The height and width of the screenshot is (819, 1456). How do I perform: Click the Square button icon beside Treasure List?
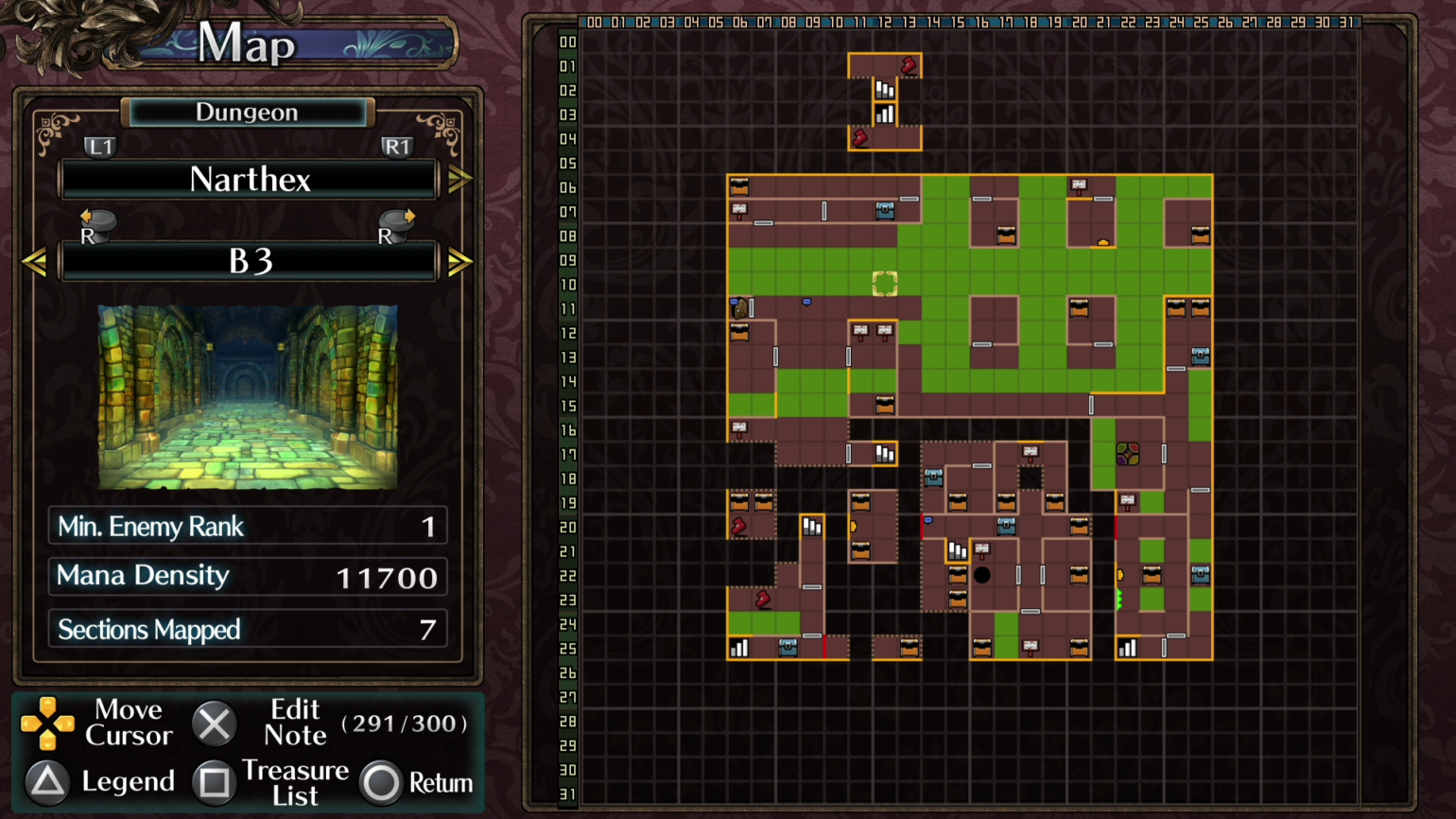coord(215,782)
